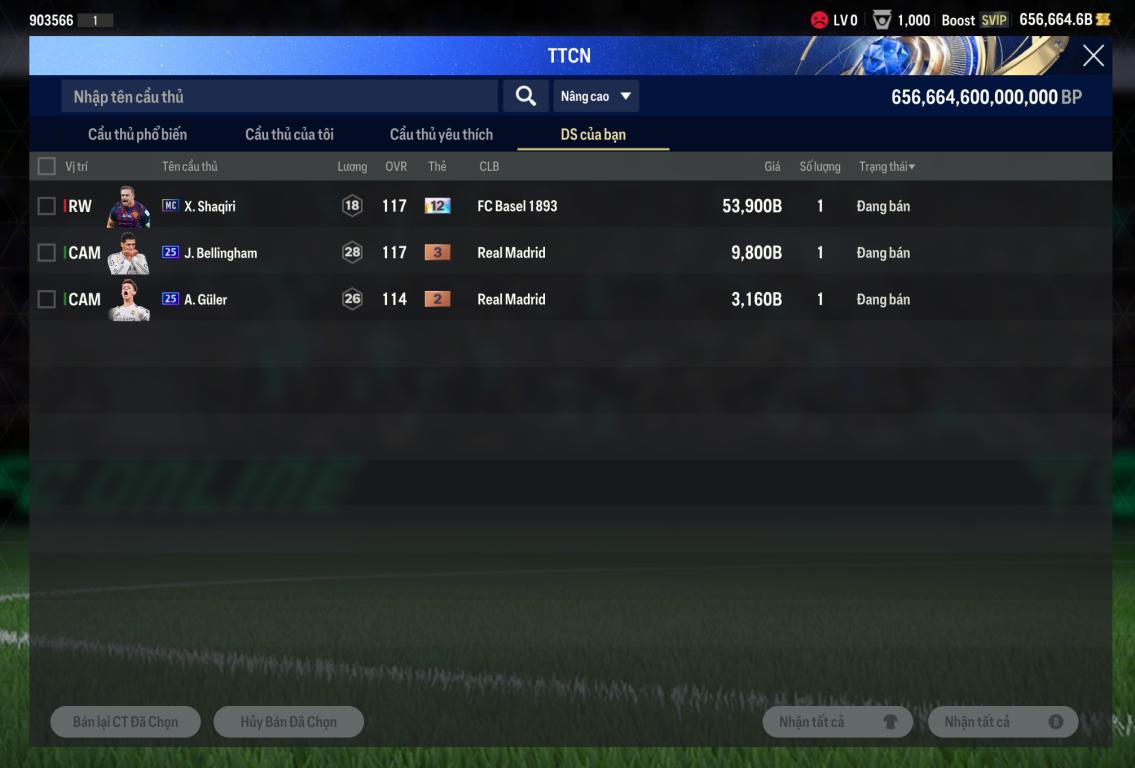Sort by the Trạng thái column header
Image resolution: width=1135 pixels, height=768 pixels.
[x=886, y=166]
